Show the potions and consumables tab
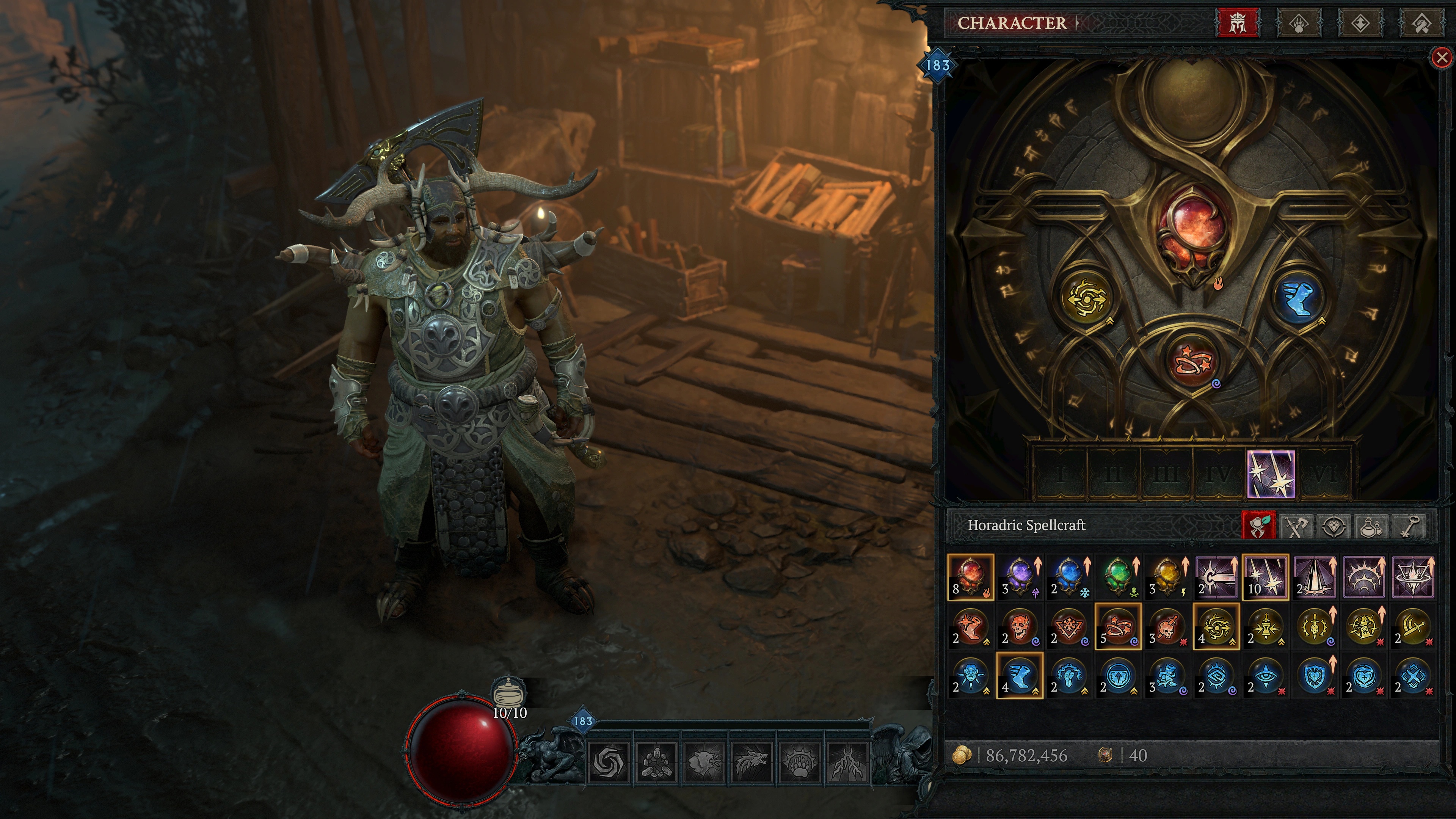 click(1371, 526)
